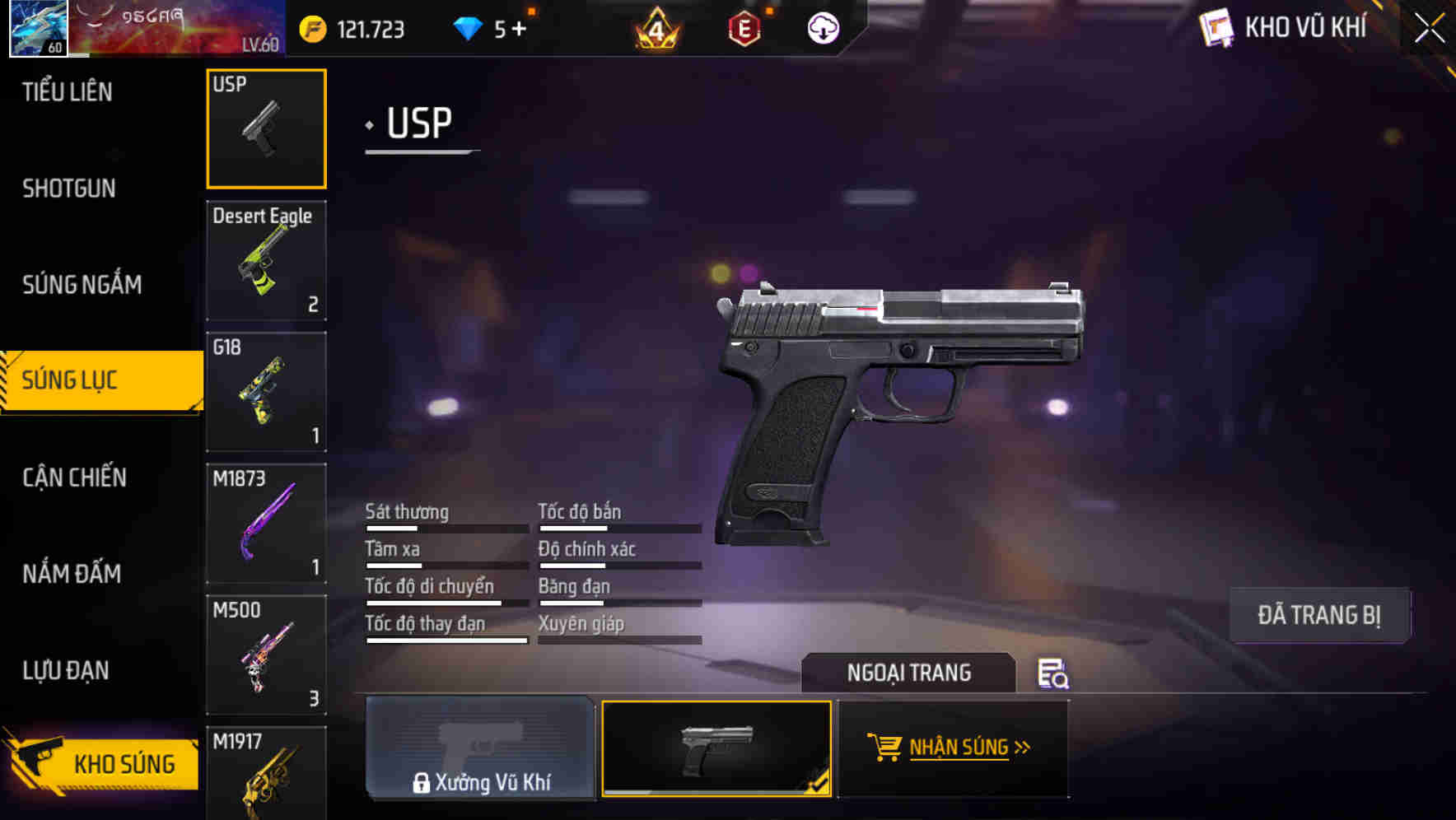Switch to the NGOẠI TRANG tab

909,673
